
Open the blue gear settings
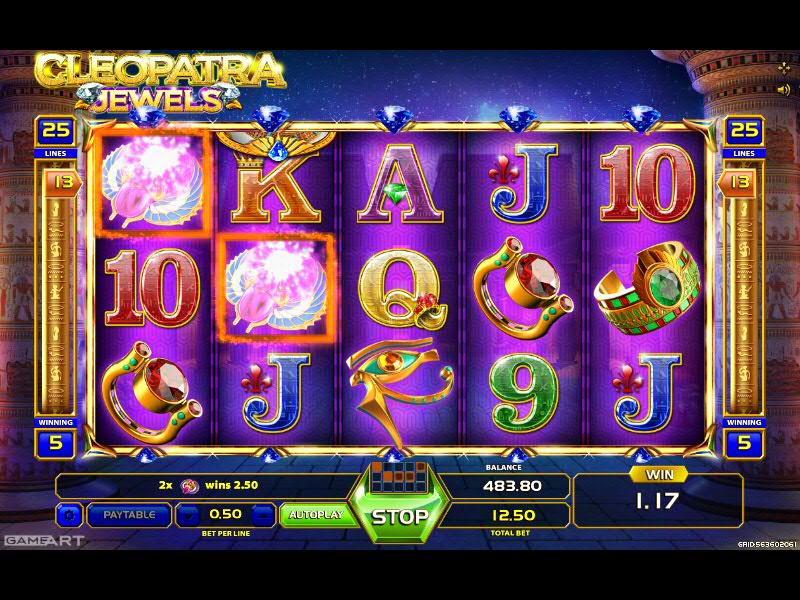click(69, 515)
